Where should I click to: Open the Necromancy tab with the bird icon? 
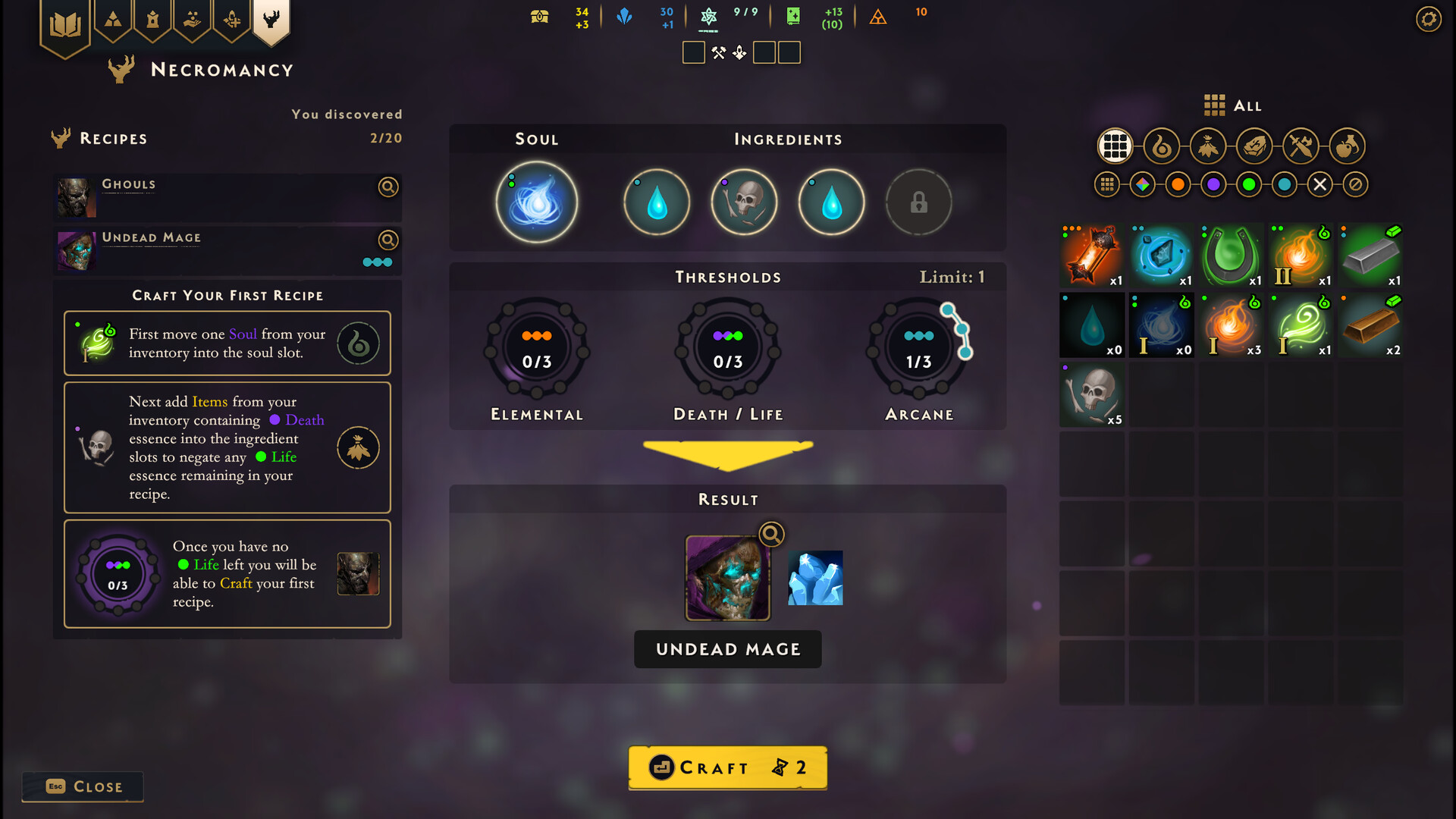[271, 21]
